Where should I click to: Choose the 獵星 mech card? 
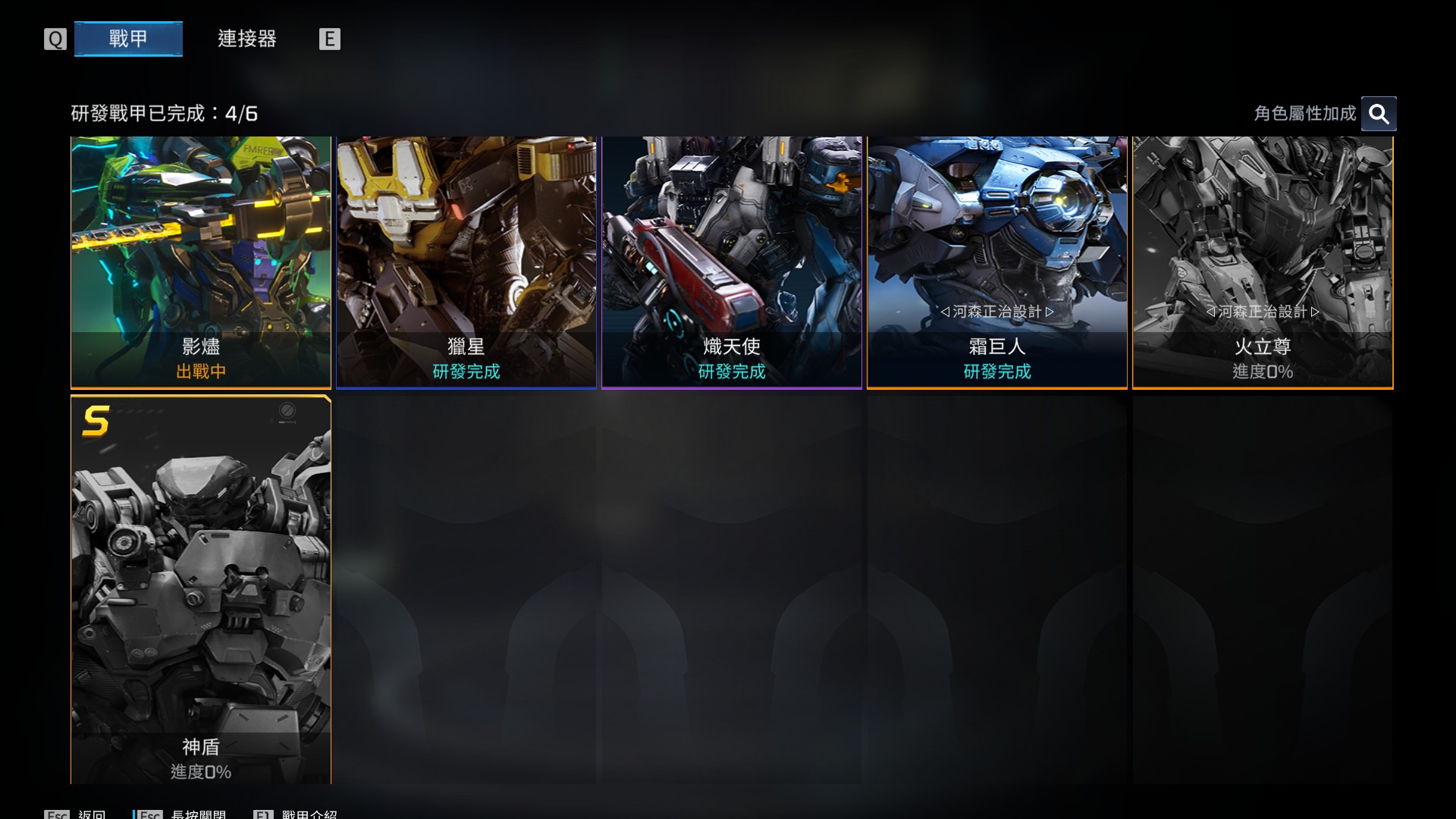point(466,262)
